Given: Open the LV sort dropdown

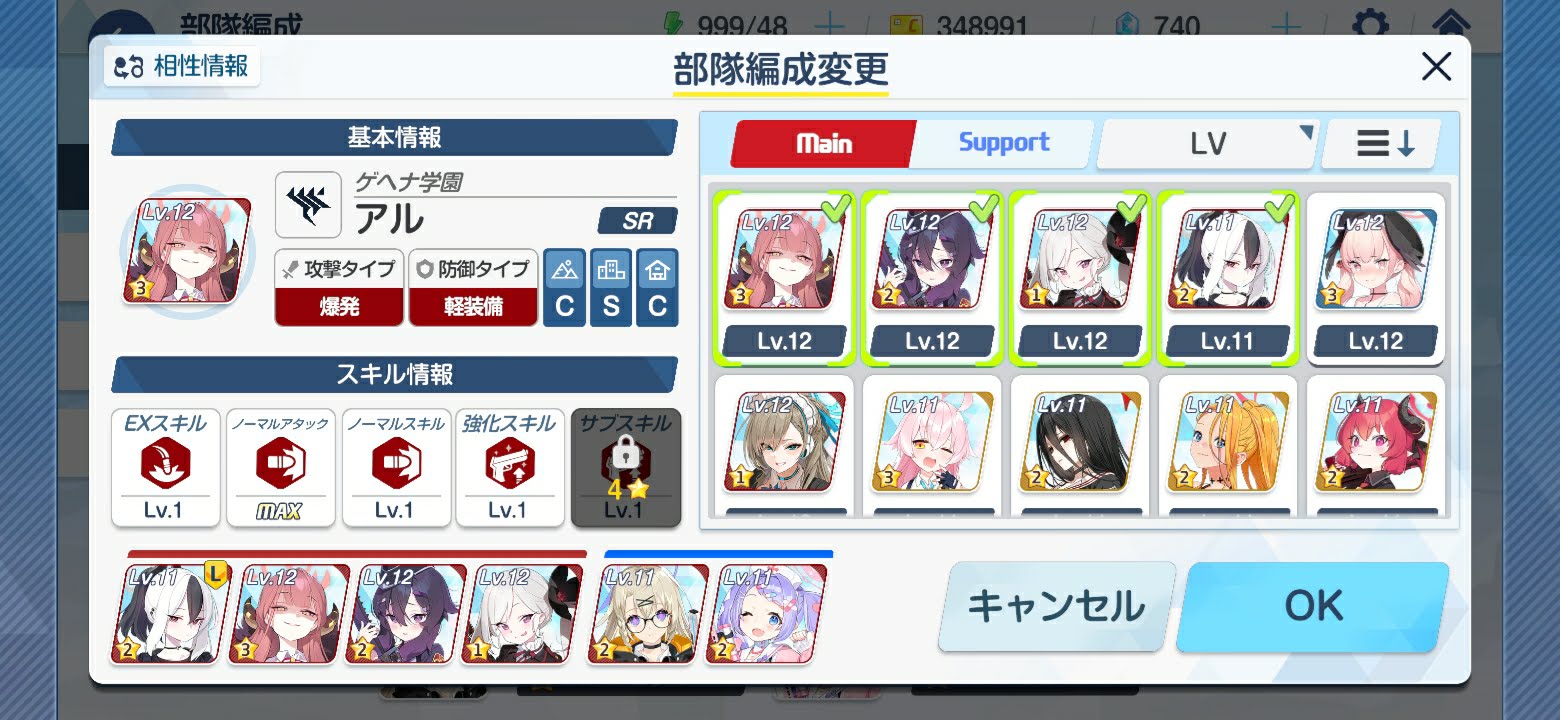Looking at the screenshot, I should [1206, 143].
